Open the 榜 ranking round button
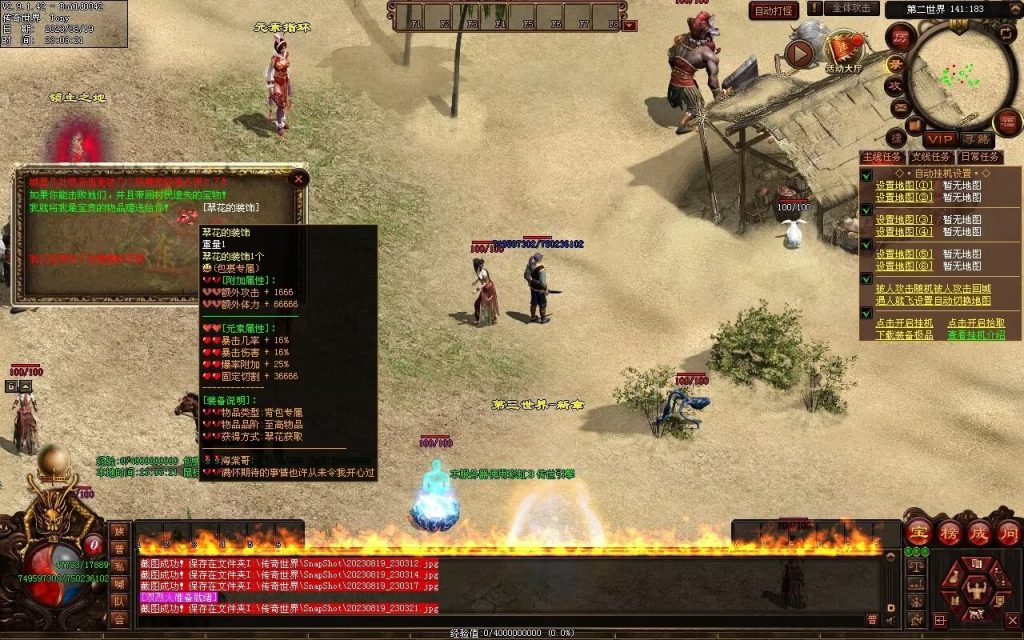Screen dimensions: 1024x640 [x=949, y=532]
